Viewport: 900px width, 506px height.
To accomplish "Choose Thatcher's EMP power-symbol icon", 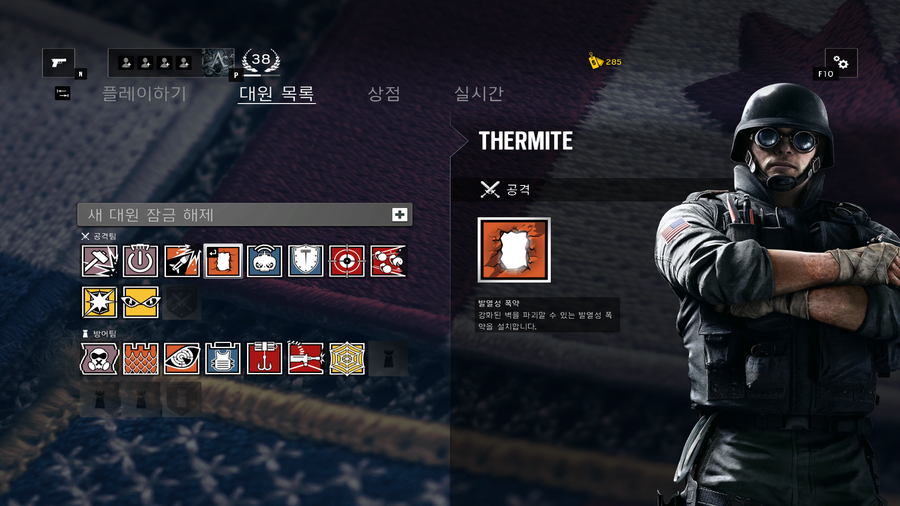I will coord(141,261).
